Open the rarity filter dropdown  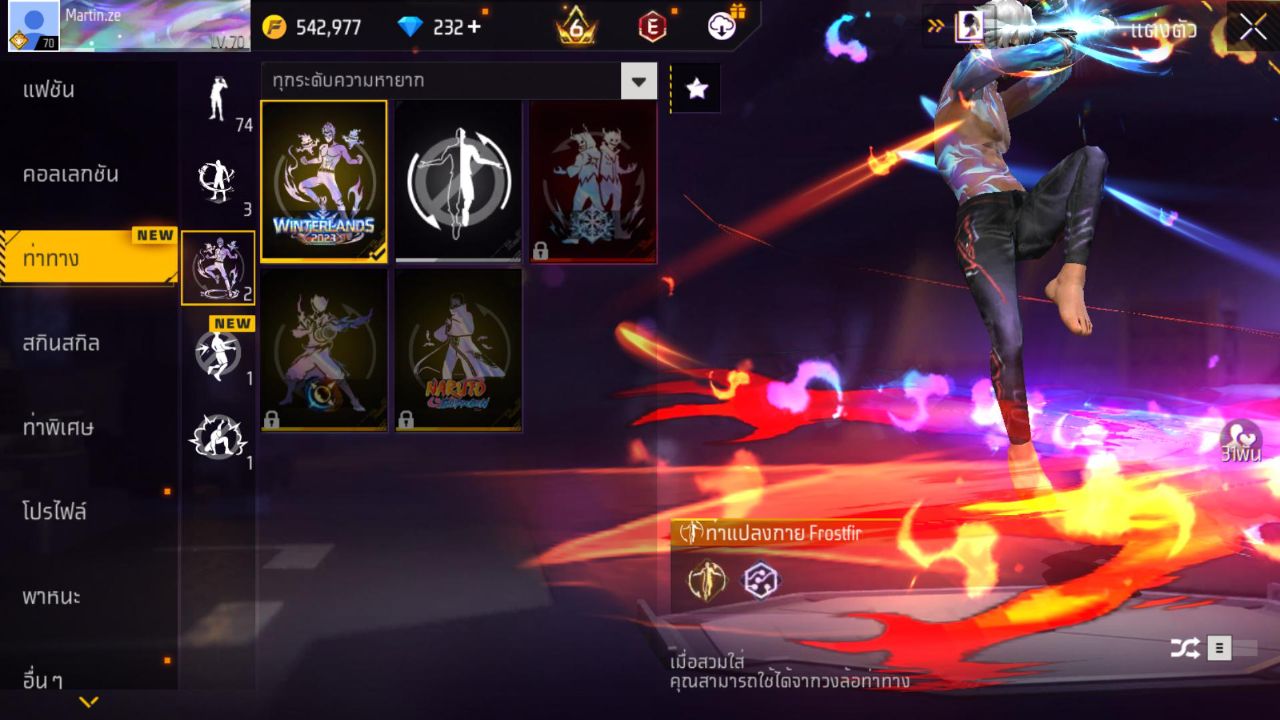(x=638, y=81)
